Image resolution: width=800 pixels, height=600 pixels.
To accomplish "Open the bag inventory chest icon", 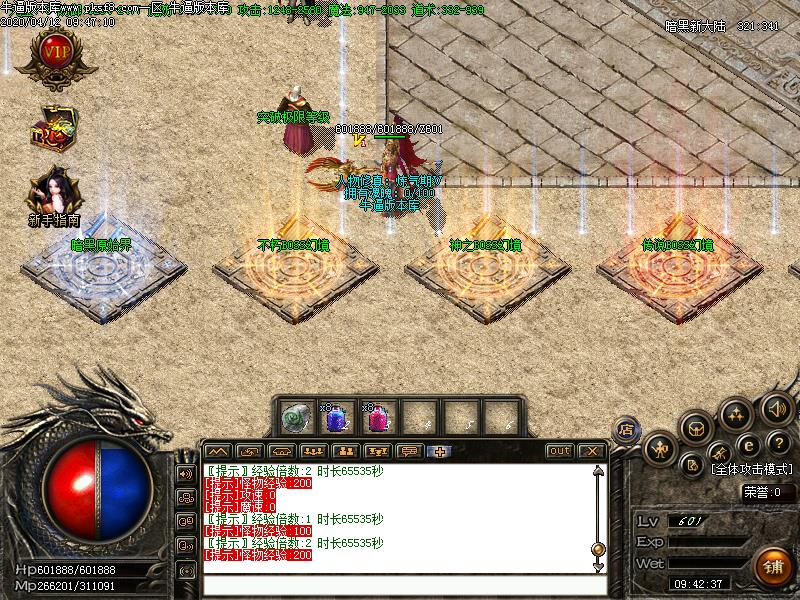I will point(697,427).
